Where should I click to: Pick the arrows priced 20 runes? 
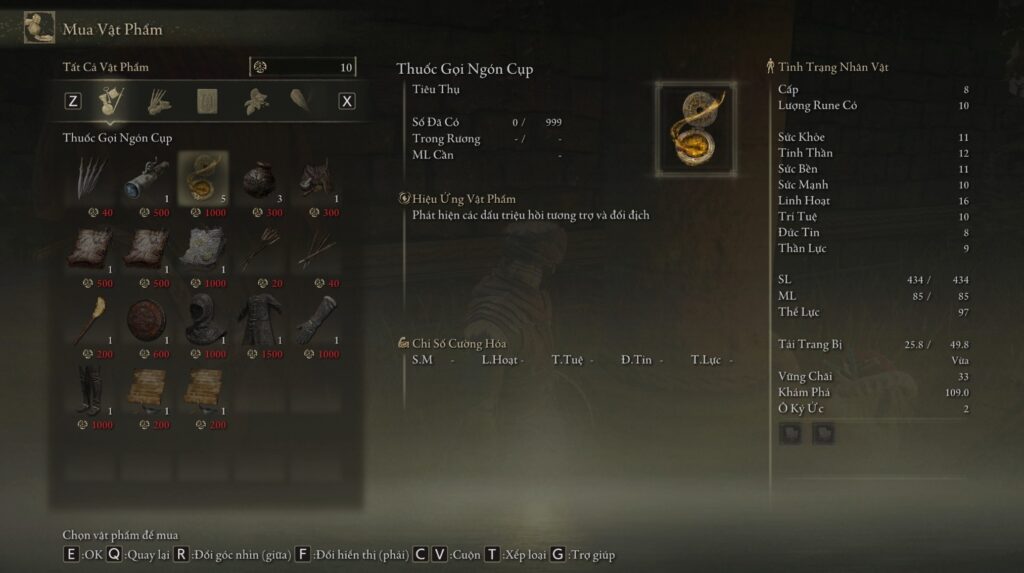click(x=259, y=249)
